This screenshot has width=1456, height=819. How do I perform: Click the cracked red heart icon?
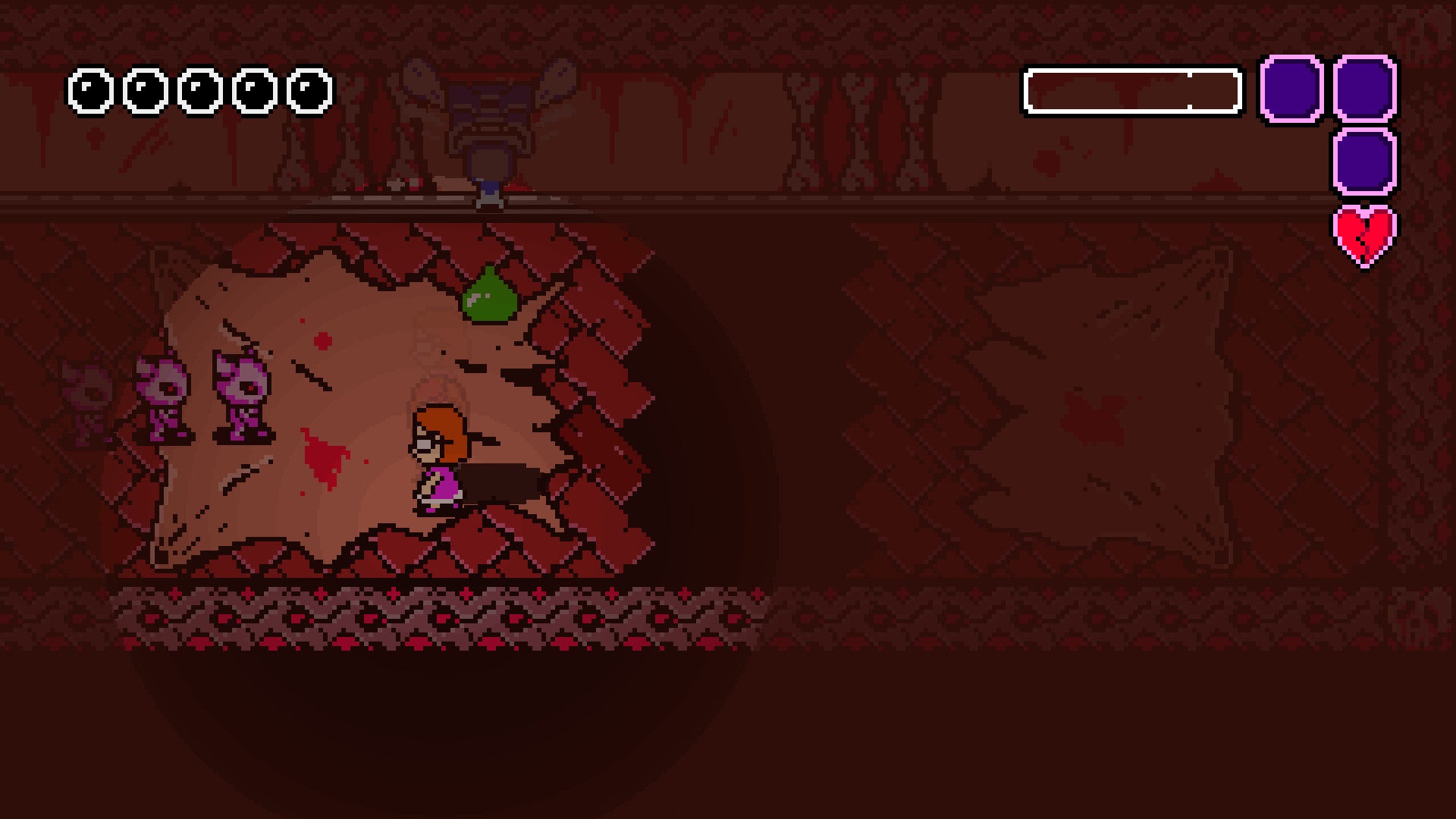click(x=1363, y=236)
